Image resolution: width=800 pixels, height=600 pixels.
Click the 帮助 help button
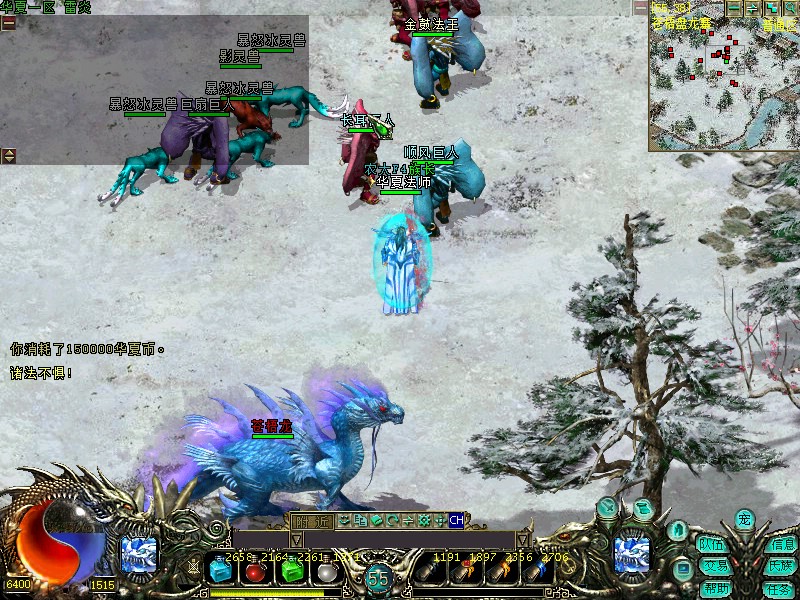716,588
